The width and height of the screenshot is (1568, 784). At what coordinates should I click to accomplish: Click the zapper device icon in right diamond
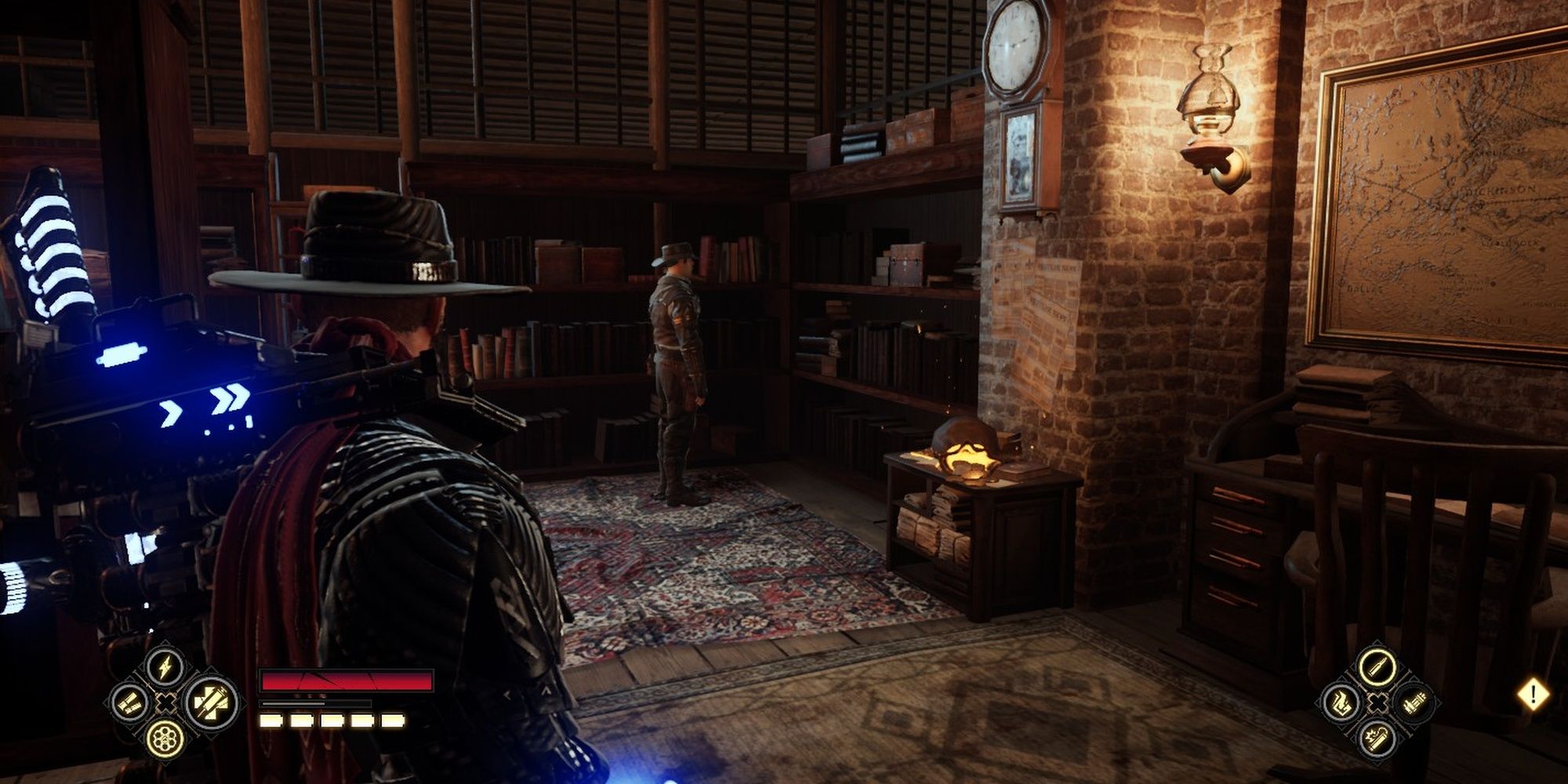pyautogui.click(x=1416, y=702)
